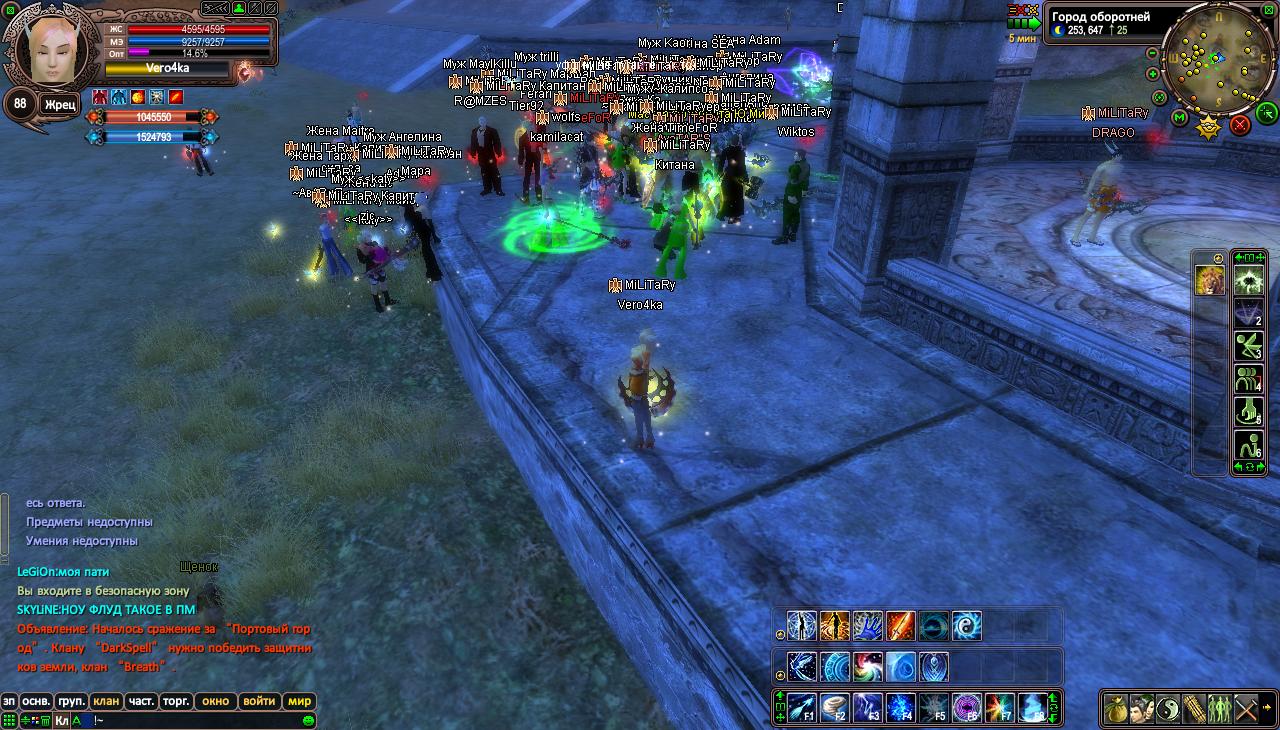Activate the blue yin-yang swirl skill
The height and width of the screenshot is (730, 1280).
[967, 626]
